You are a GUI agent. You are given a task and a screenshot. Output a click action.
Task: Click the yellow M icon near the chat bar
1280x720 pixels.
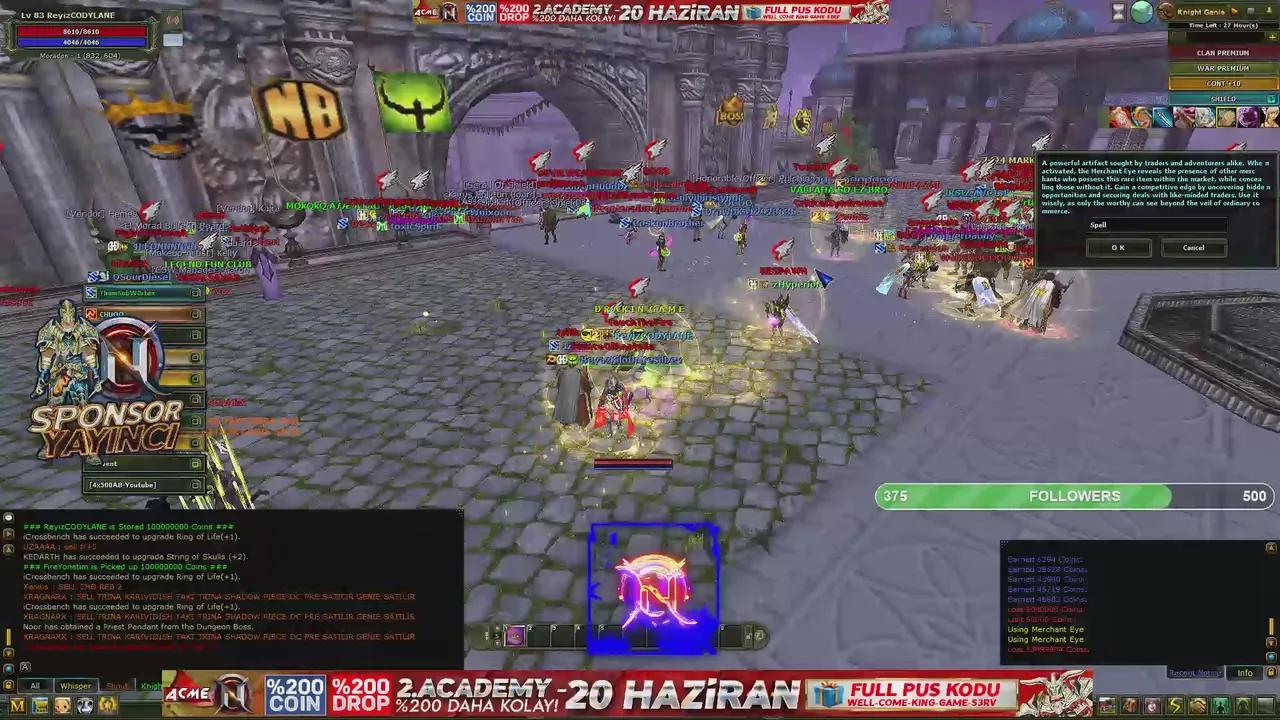point(18,705)
